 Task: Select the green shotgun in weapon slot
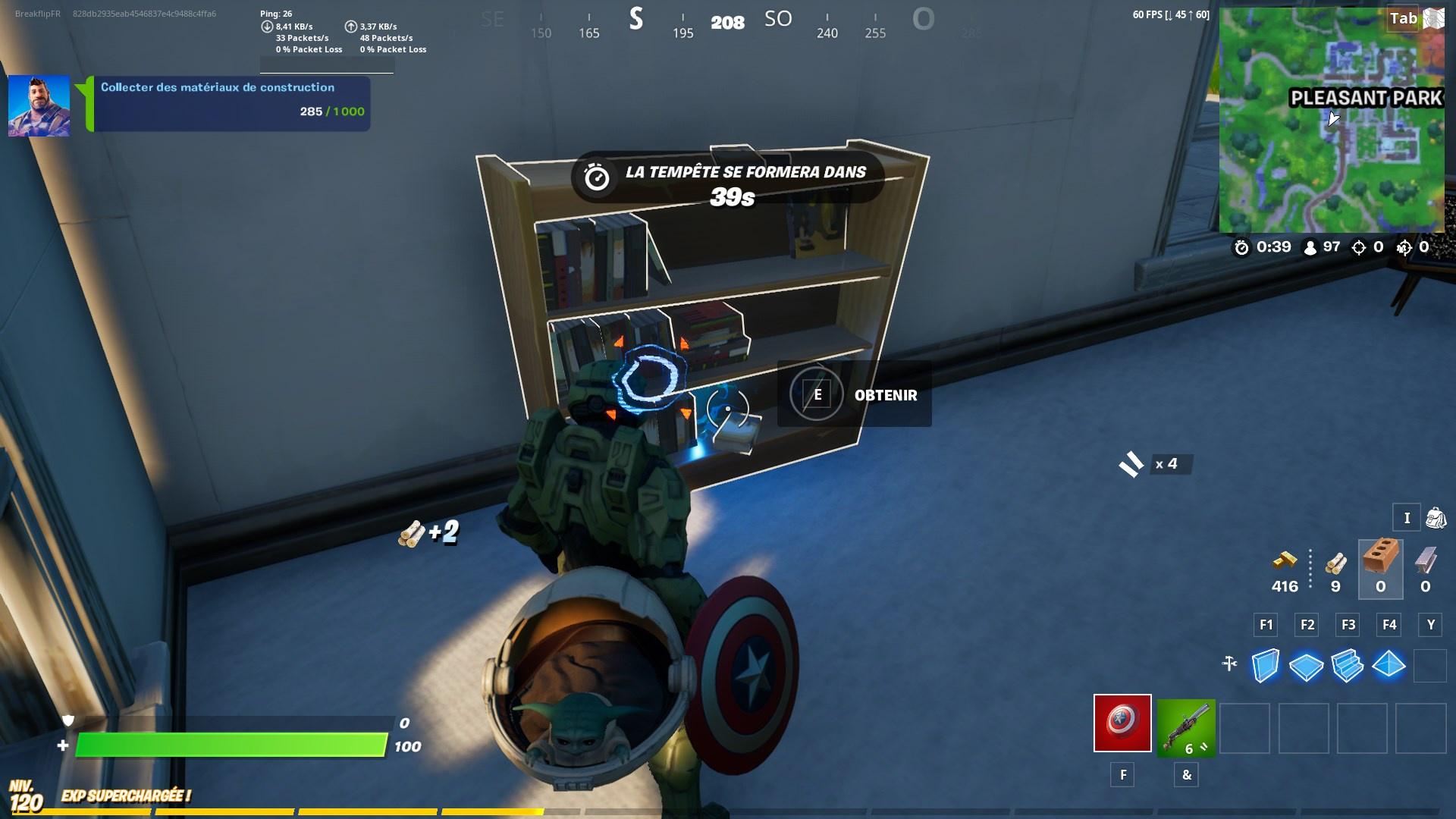1186,726
